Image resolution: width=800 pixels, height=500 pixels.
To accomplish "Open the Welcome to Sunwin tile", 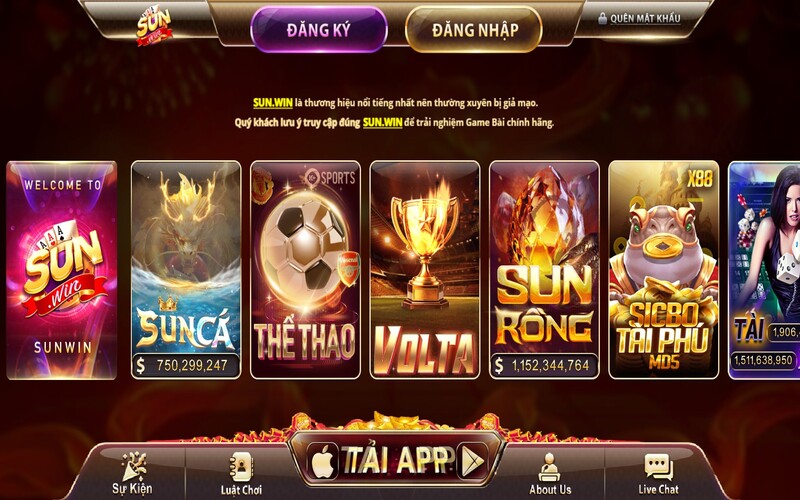I will coord(62,270).
